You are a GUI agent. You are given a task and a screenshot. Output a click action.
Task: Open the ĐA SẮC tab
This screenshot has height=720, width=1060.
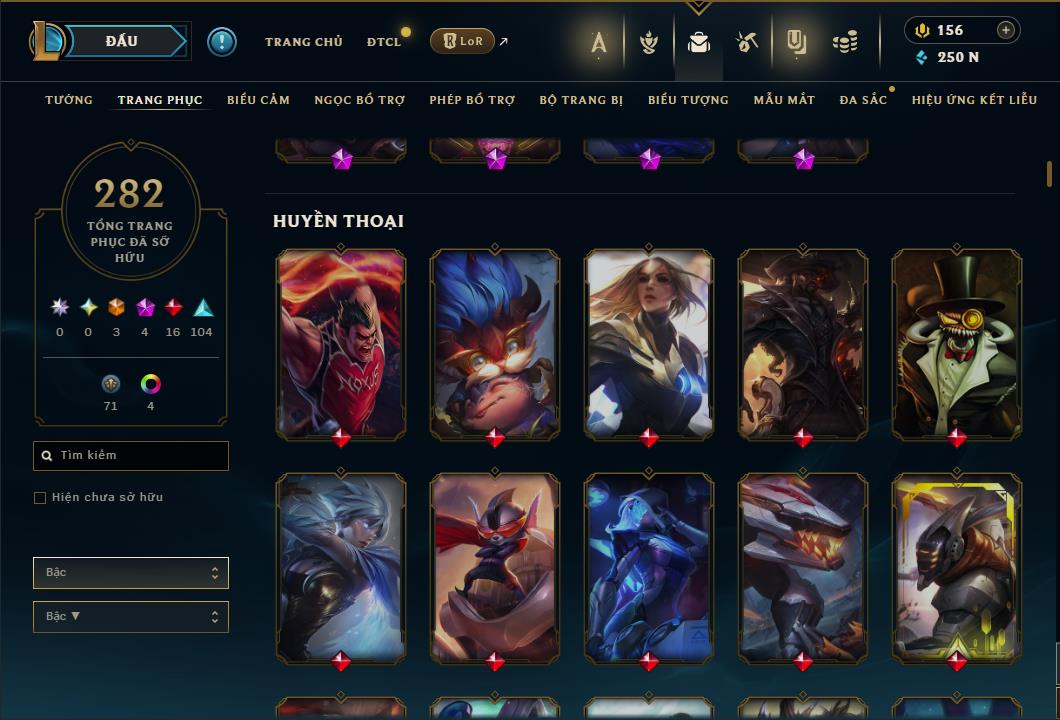point(863,100)
